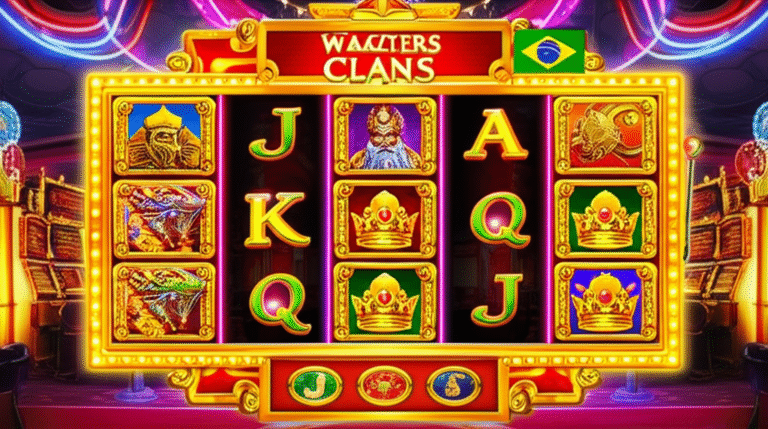Screen dimensions: 768x429
Task: Select the red oval emblem button
Action: 381,386
